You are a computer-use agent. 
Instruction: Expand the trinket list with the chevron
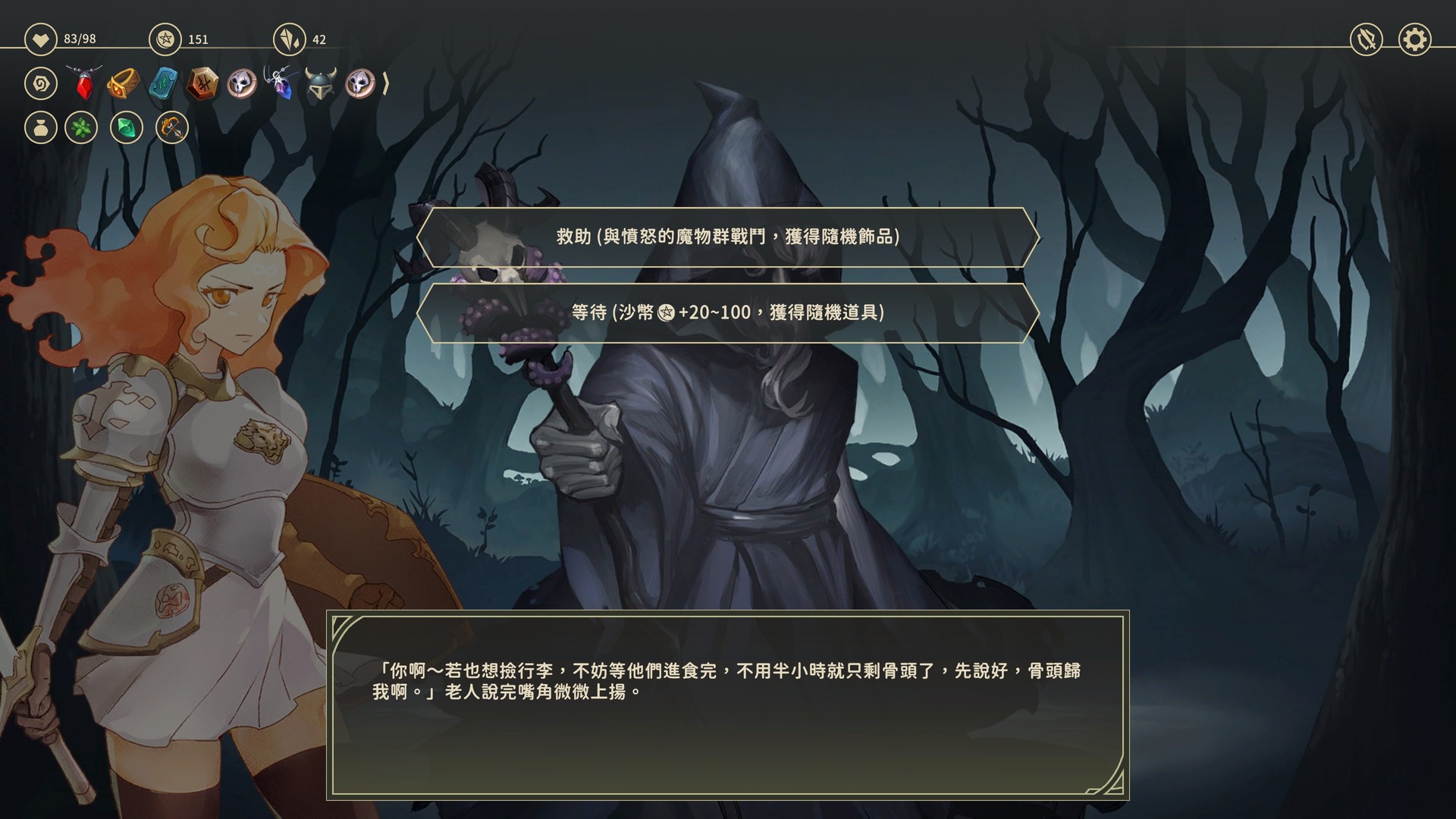[387, 85]
